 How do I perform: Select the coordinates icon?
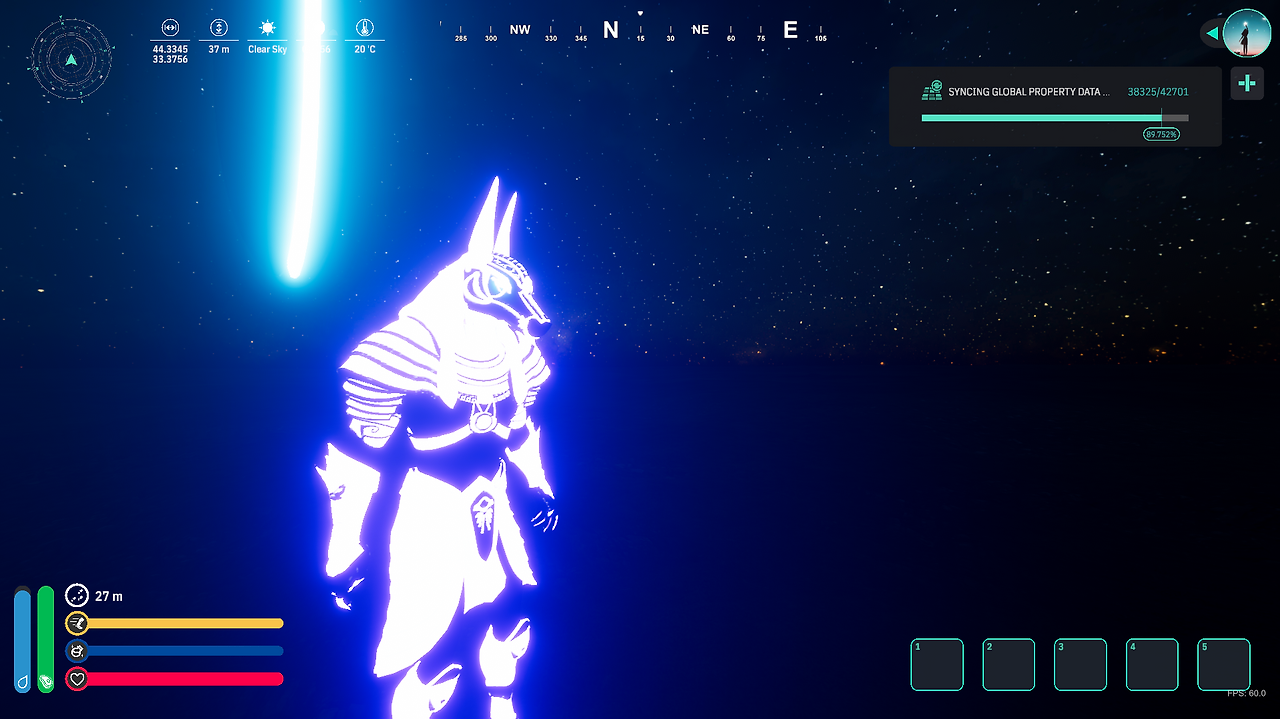point(170,28)
